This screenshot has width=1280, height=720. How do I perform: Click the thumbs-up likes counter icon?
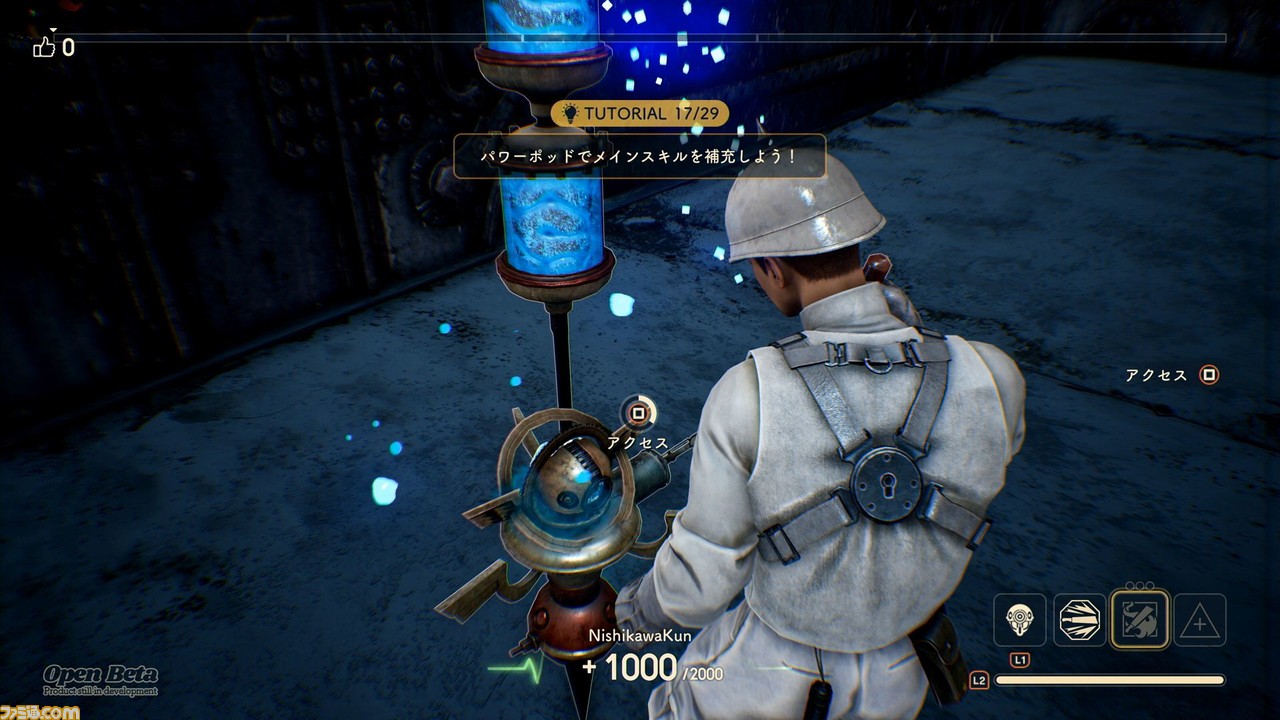[x=44, y=46]
